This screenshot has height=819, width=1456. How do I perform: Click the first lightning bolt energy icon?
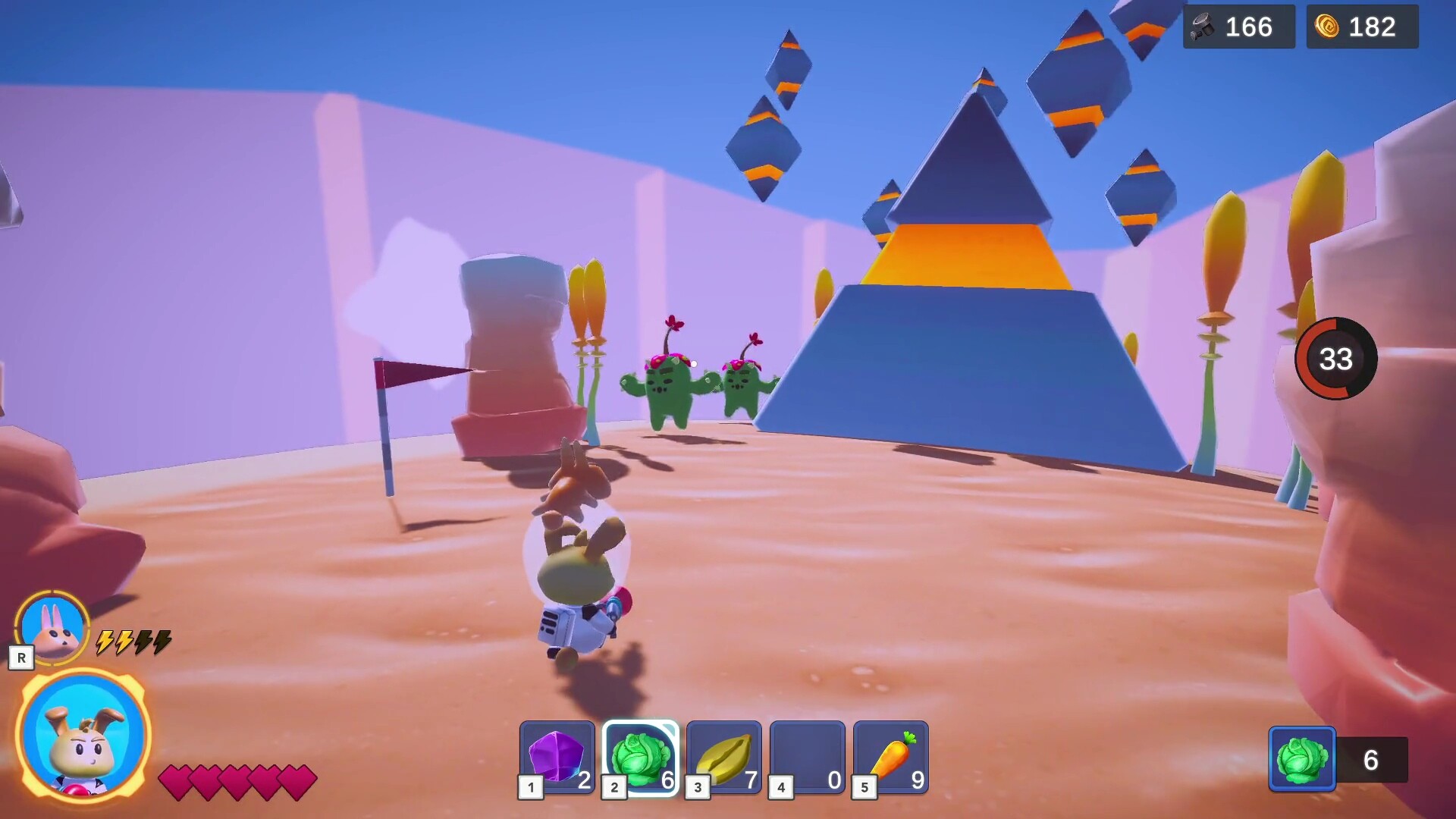tap(104, 642)
